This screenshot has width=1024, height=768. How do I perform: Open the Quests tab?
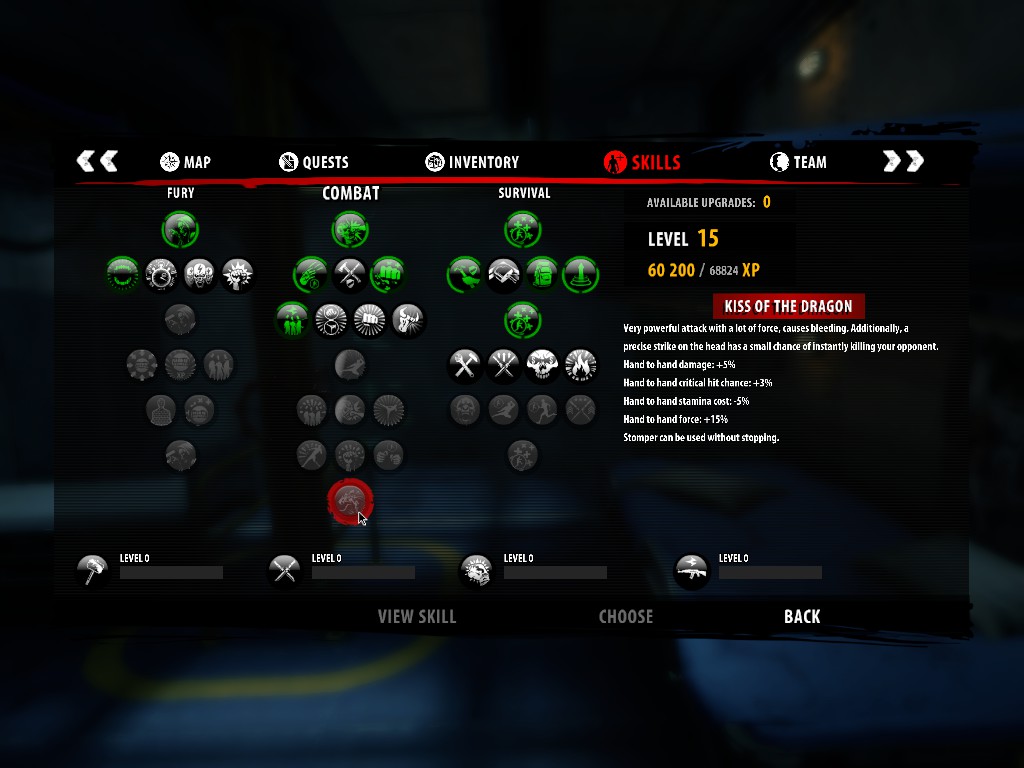click(314, 162)
